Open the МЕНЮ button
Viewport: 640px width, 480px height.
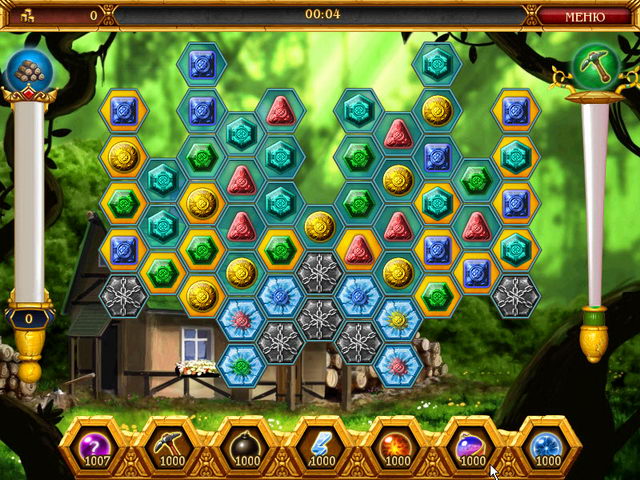[x=584, y=16]
